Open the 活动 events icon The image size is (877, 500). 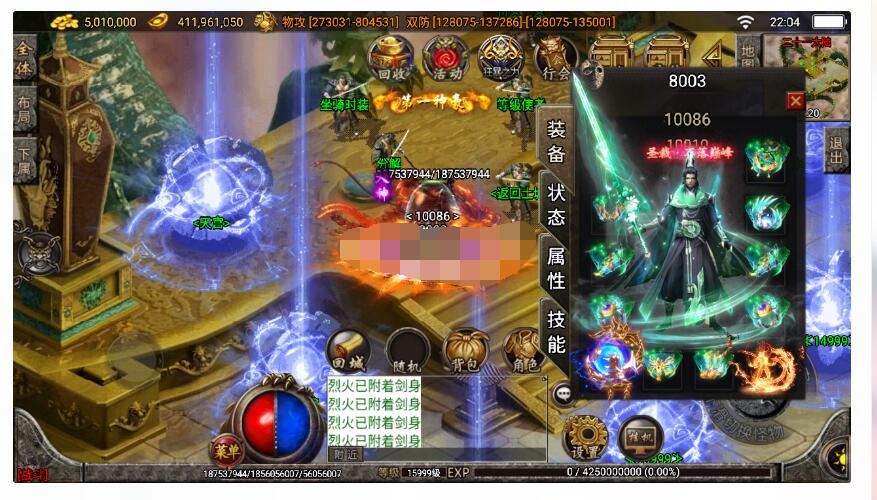(x=446, y=60)
